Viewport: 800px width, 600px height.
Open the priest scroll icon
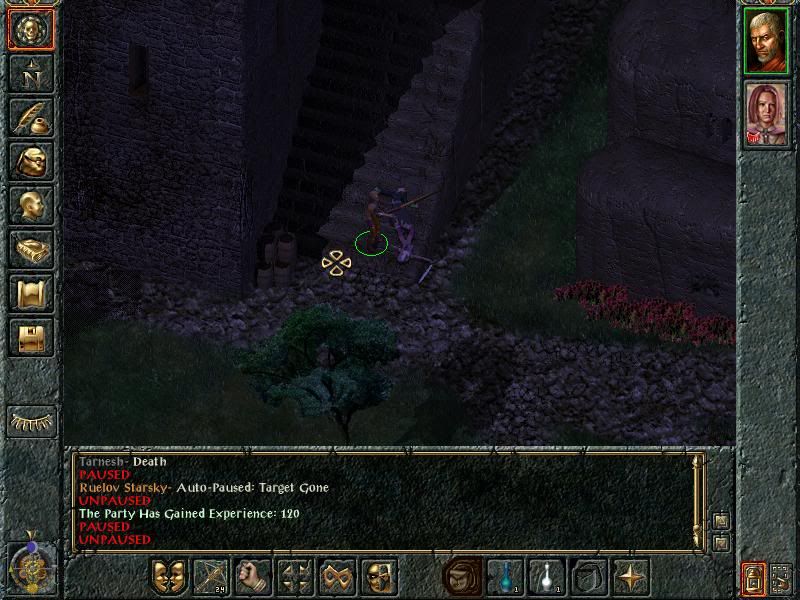pos(31,293)
